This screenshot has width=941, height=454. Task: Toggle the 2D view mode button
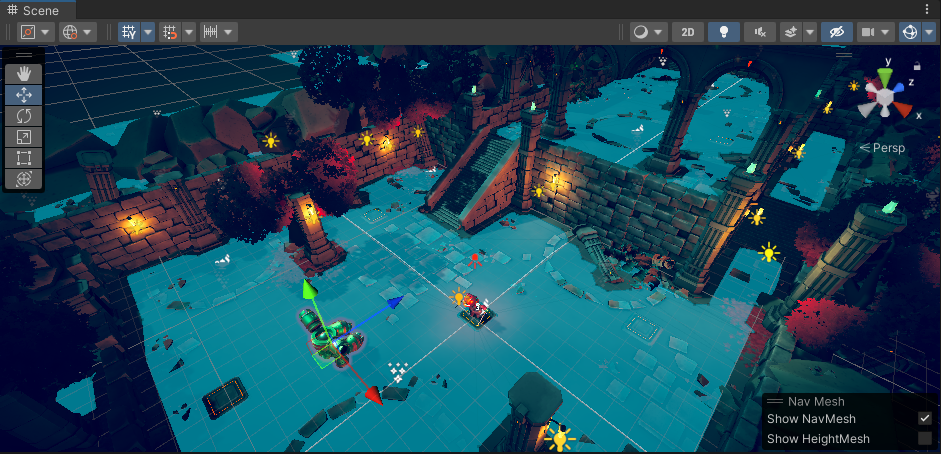pos(687,32)
